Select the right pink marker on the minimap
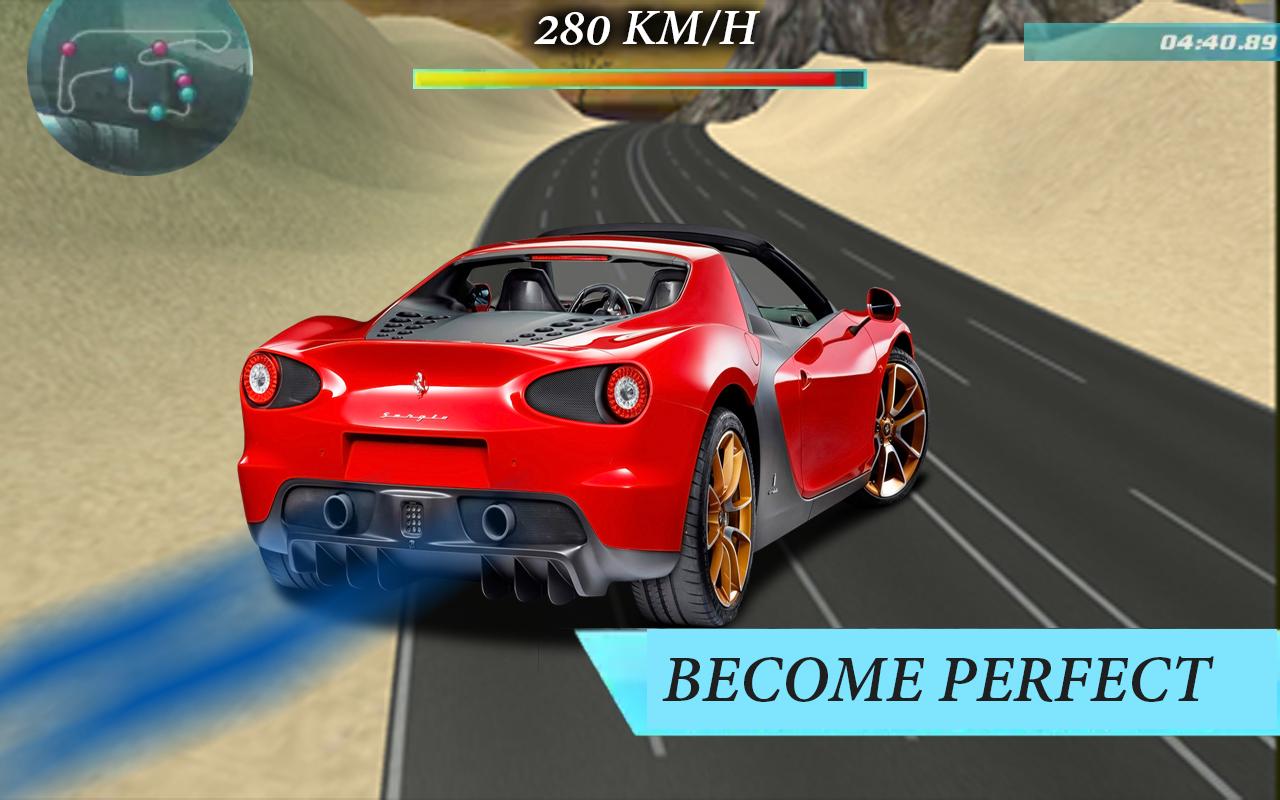The image size is (1280, 800). tap(185, 82)
